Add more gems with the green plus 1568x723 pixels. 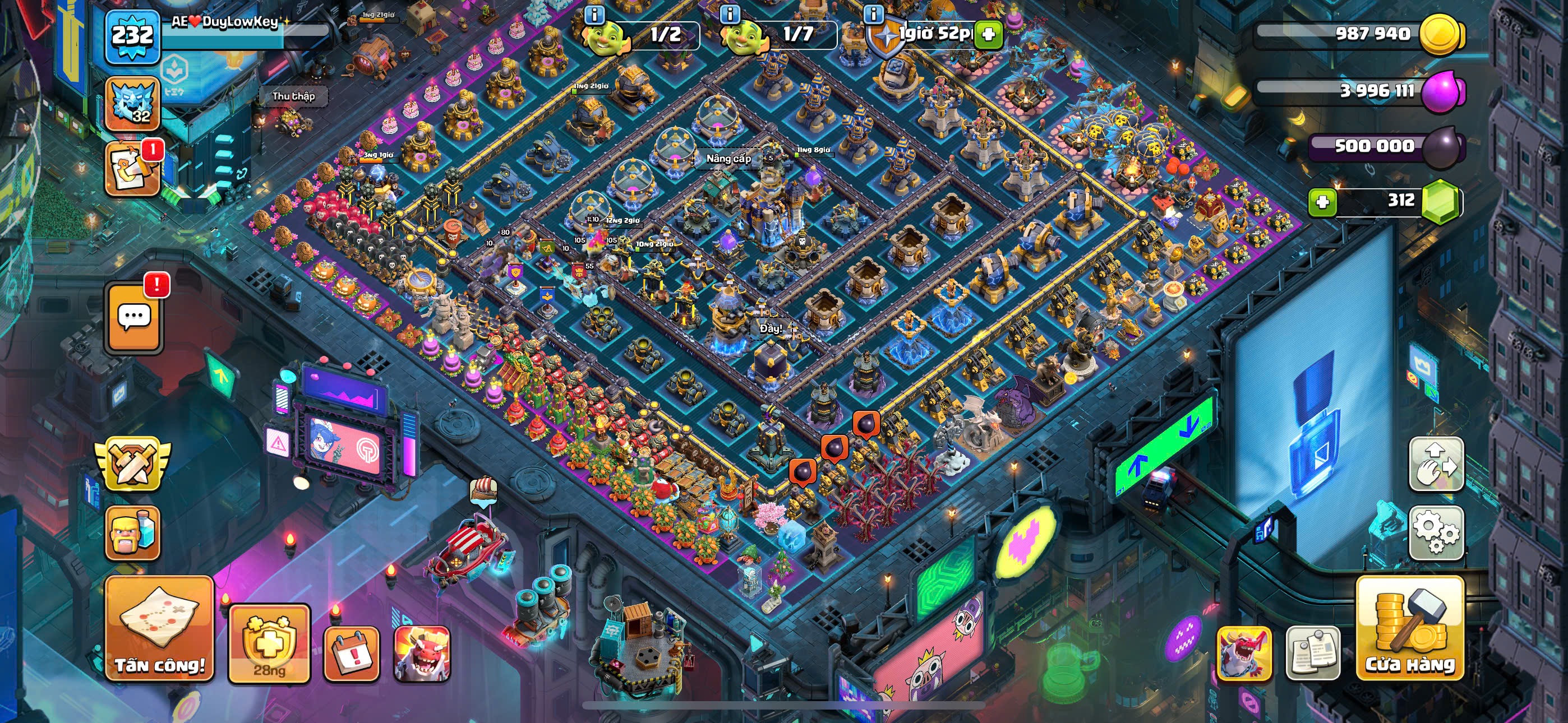1322,201
